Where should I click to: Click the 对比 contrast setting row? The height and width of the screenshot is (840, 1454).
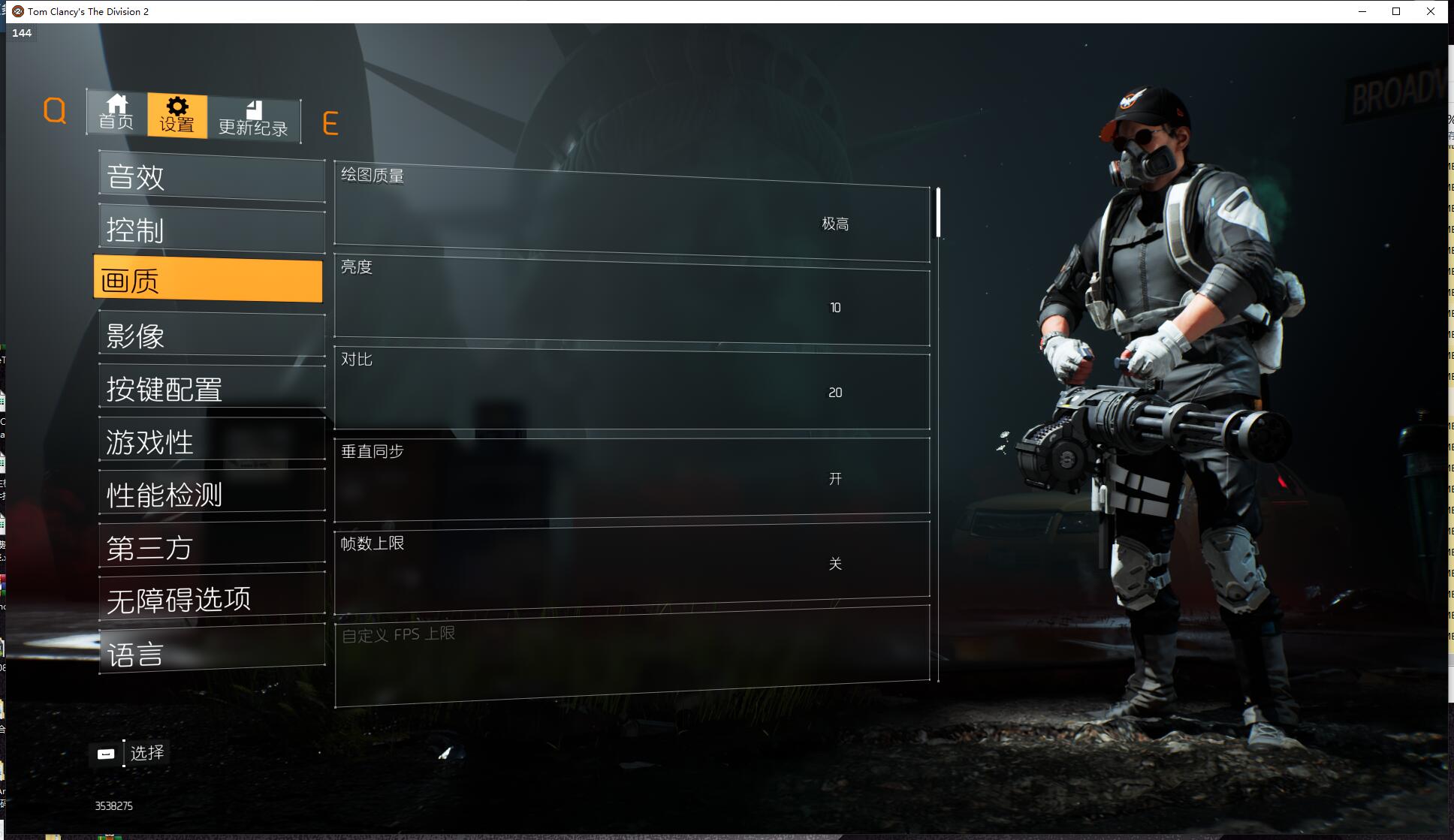click(x=632, y=390)
